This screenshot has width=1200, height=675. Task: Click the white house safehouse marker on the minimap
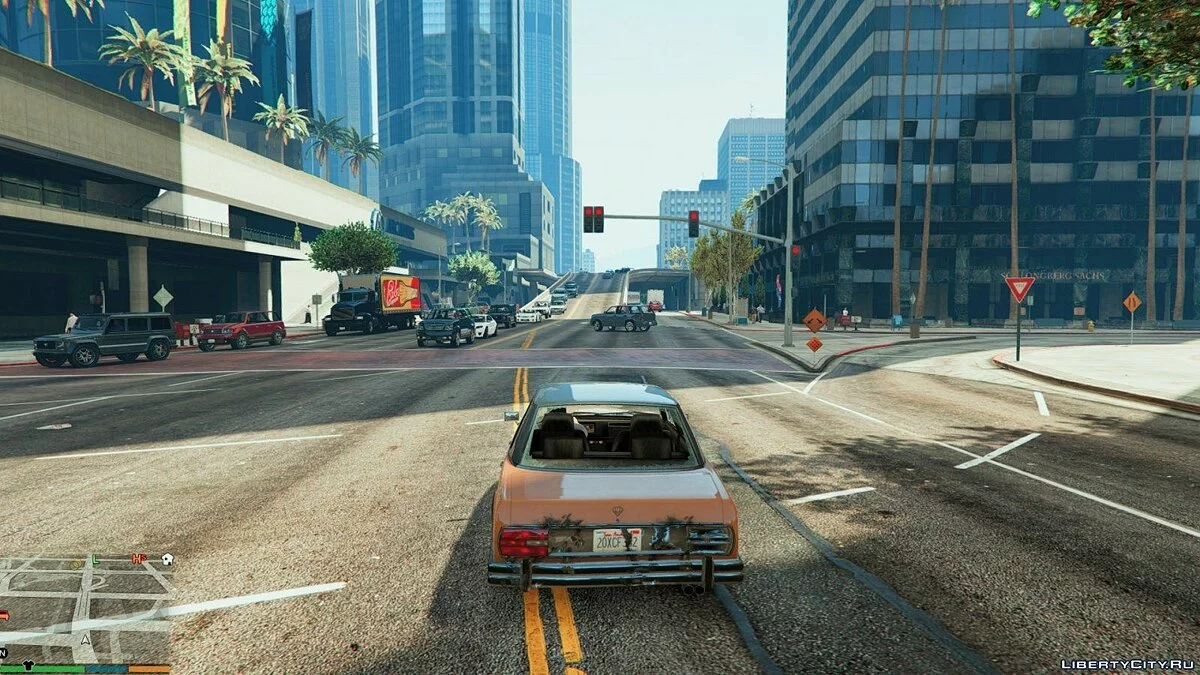(167, 558)
